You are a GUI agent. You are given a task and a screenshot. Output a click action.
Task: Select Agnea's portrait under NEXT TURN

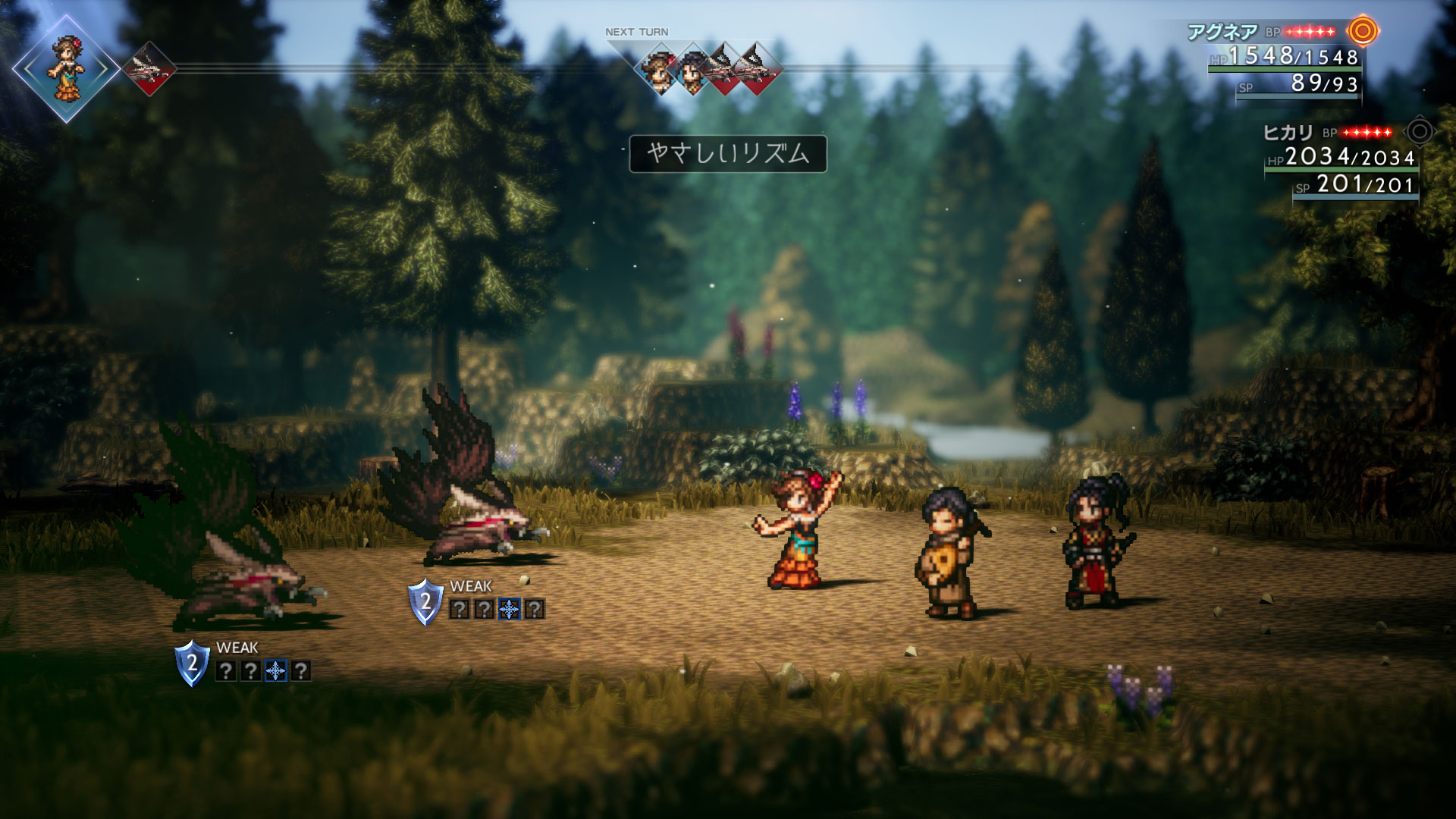(658, 70)
